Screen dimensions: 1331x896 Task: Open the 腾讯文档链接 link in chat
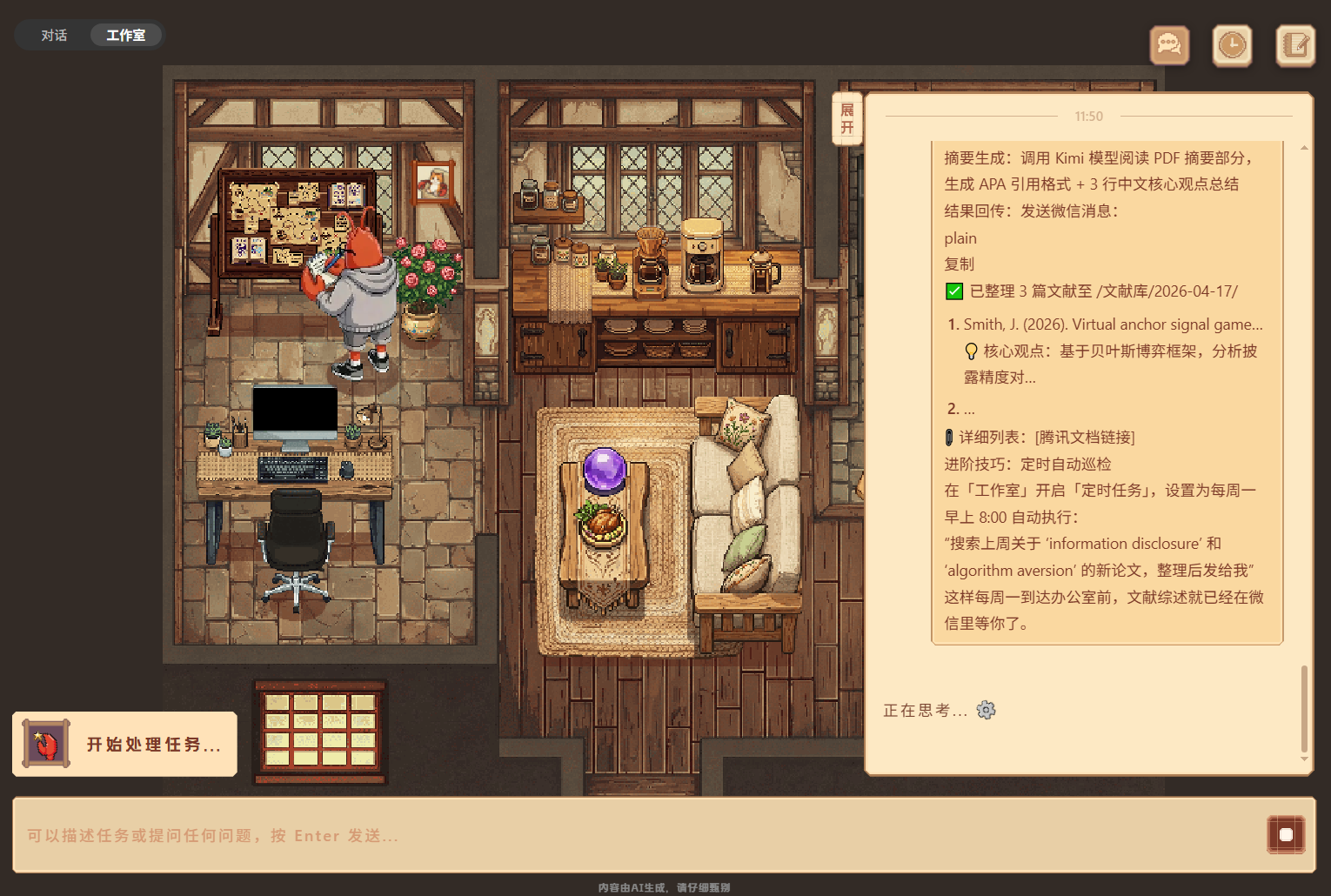coord(1085,438)
